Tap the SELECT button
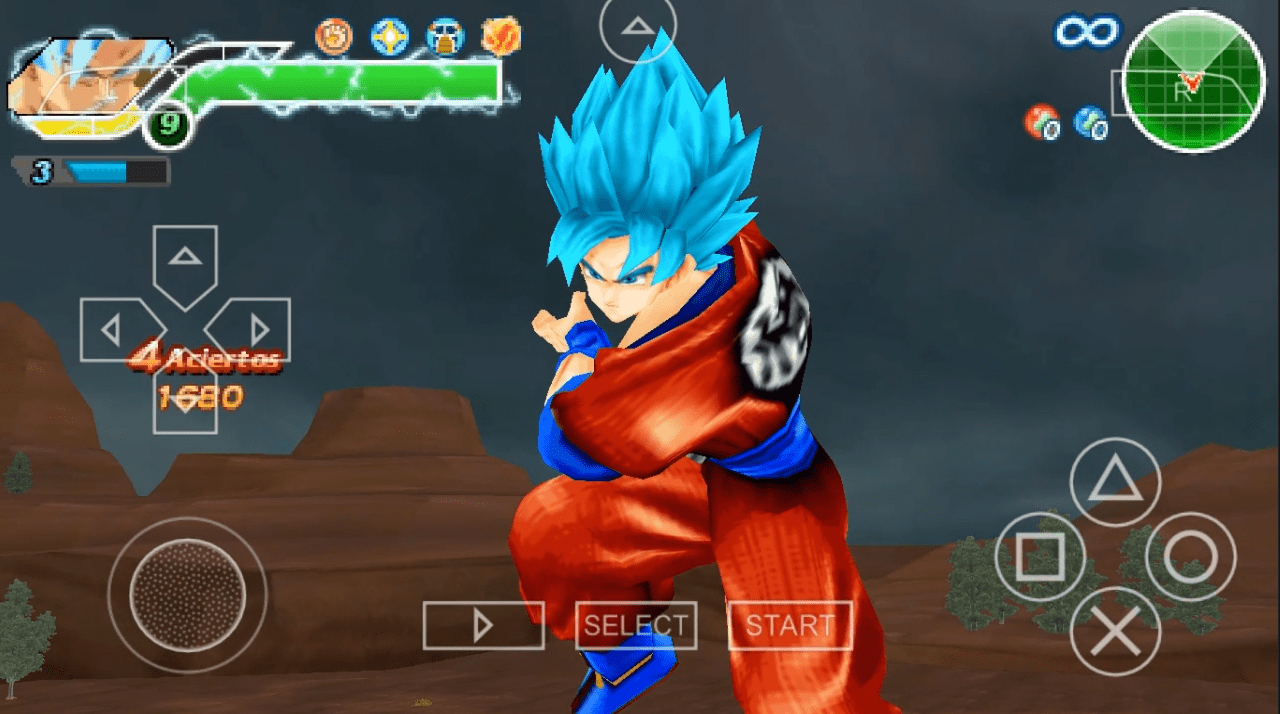The height and width of the screenshot is (714, 1280). tap(636, 625)
